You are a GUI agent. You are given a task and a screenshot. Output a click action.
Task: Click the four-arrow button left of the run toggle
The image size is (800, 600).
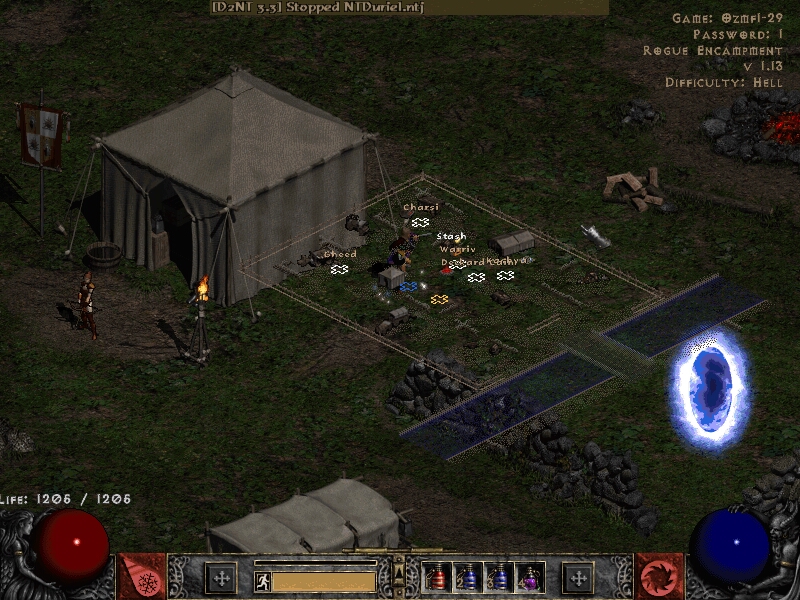coord(220,577)
